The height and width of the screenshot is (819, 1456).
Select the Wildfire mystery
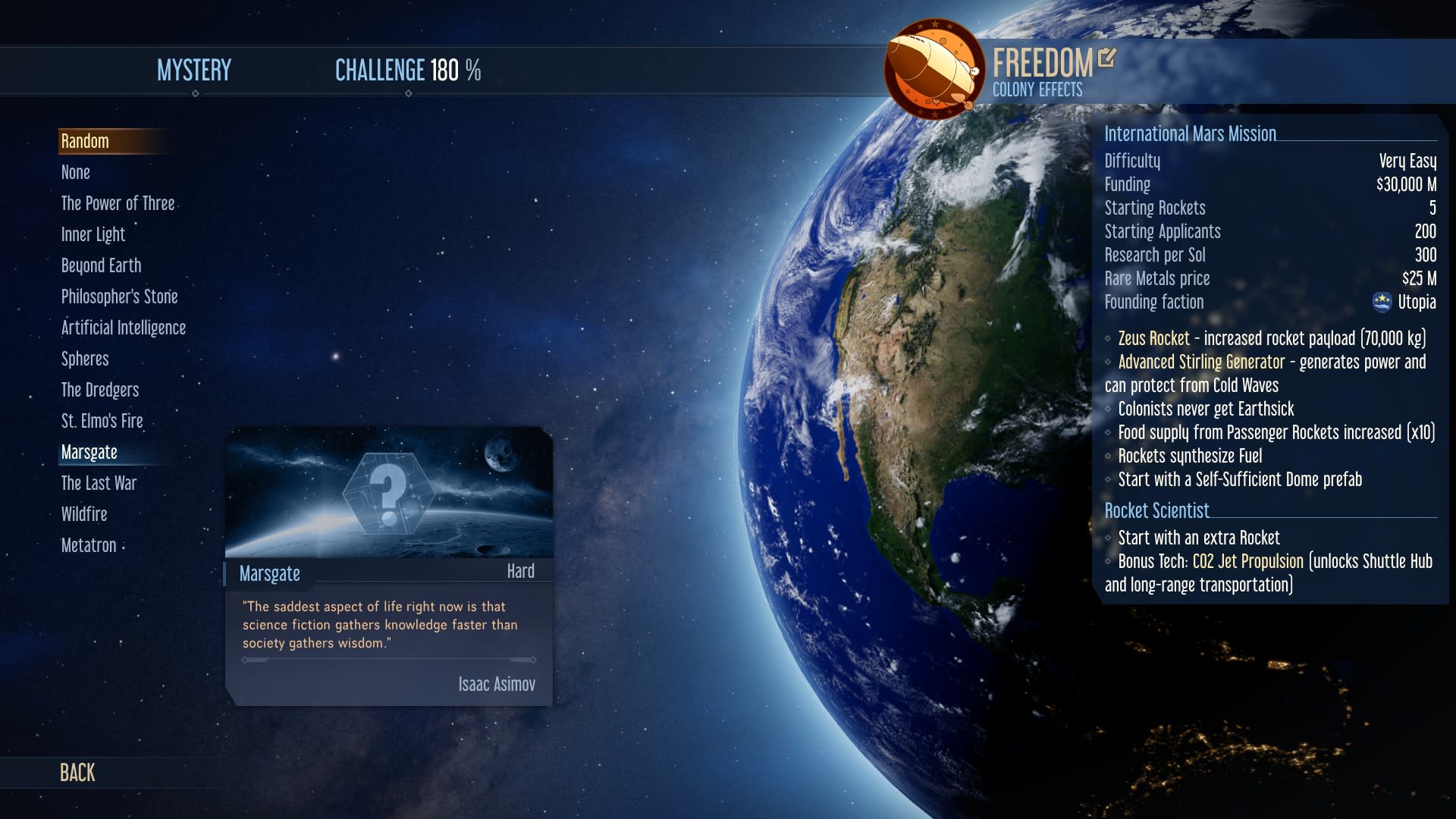(x=84, y=514)
